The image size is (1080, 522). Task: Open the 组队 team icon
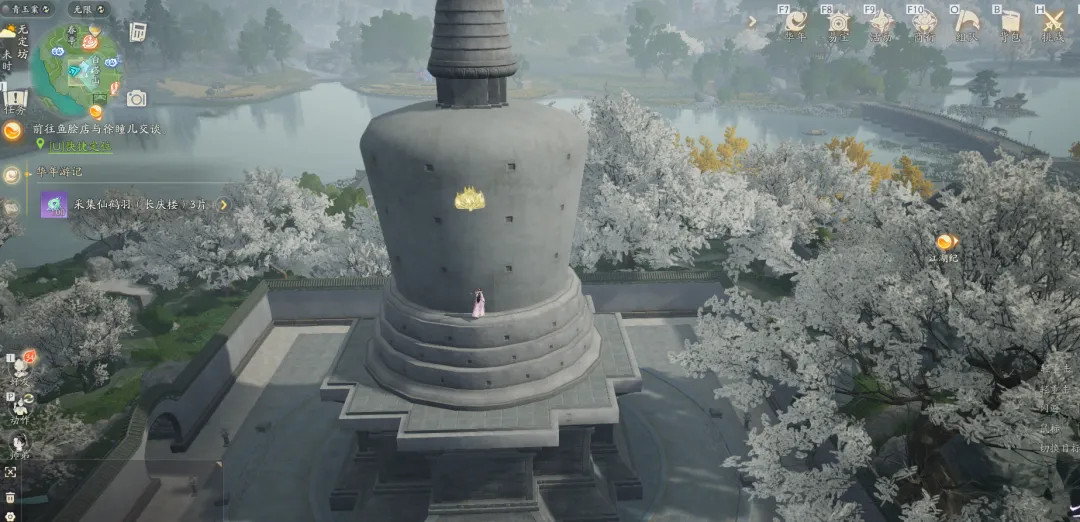(x=967, y=22)
